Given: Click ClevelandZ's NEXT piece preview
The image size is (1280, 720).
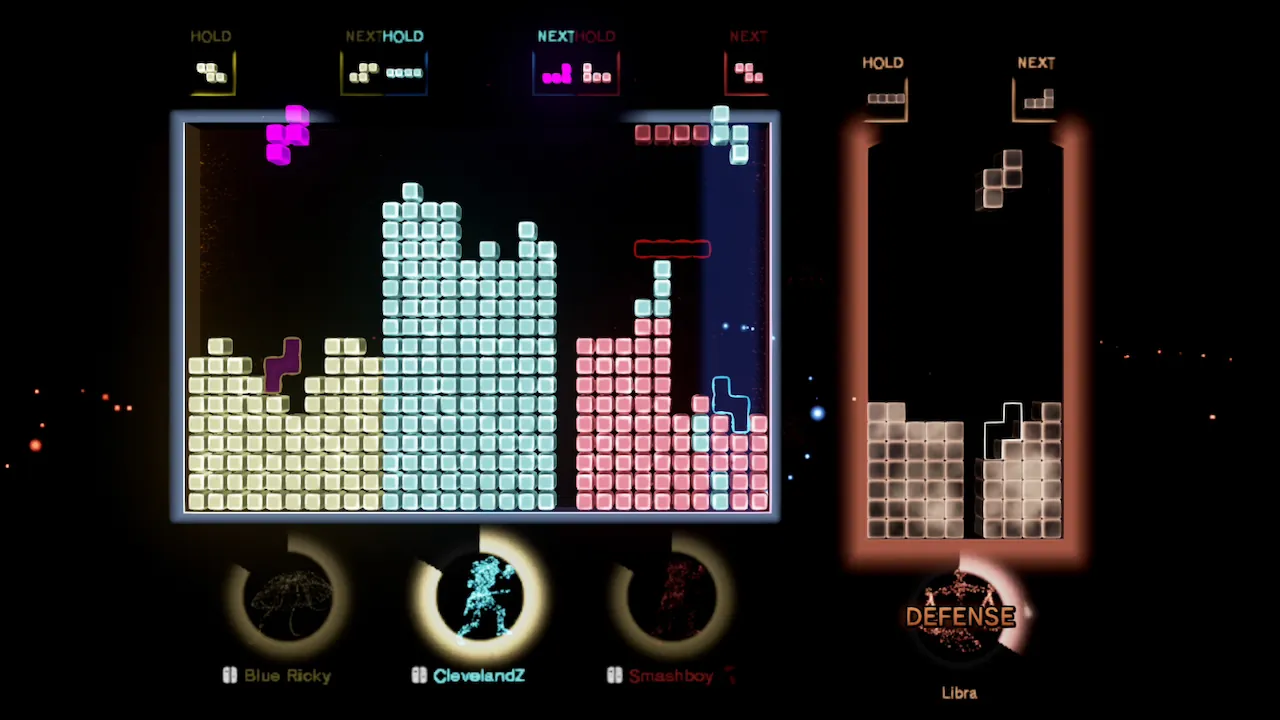Looking at the screenshot, I should (556, 73).
